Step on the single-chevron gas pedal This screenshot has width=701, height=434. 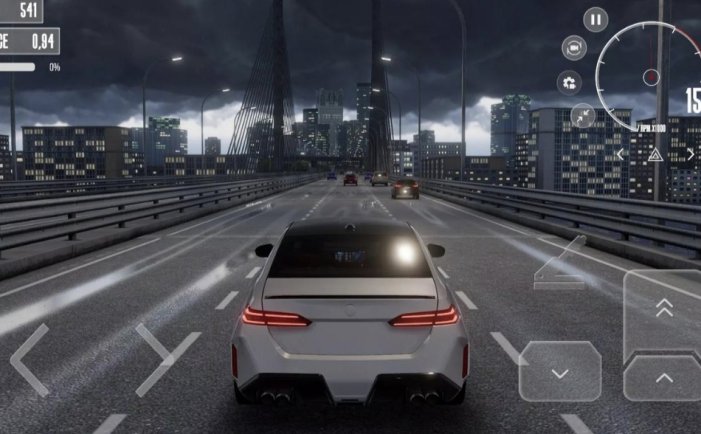tap(664, 378)
